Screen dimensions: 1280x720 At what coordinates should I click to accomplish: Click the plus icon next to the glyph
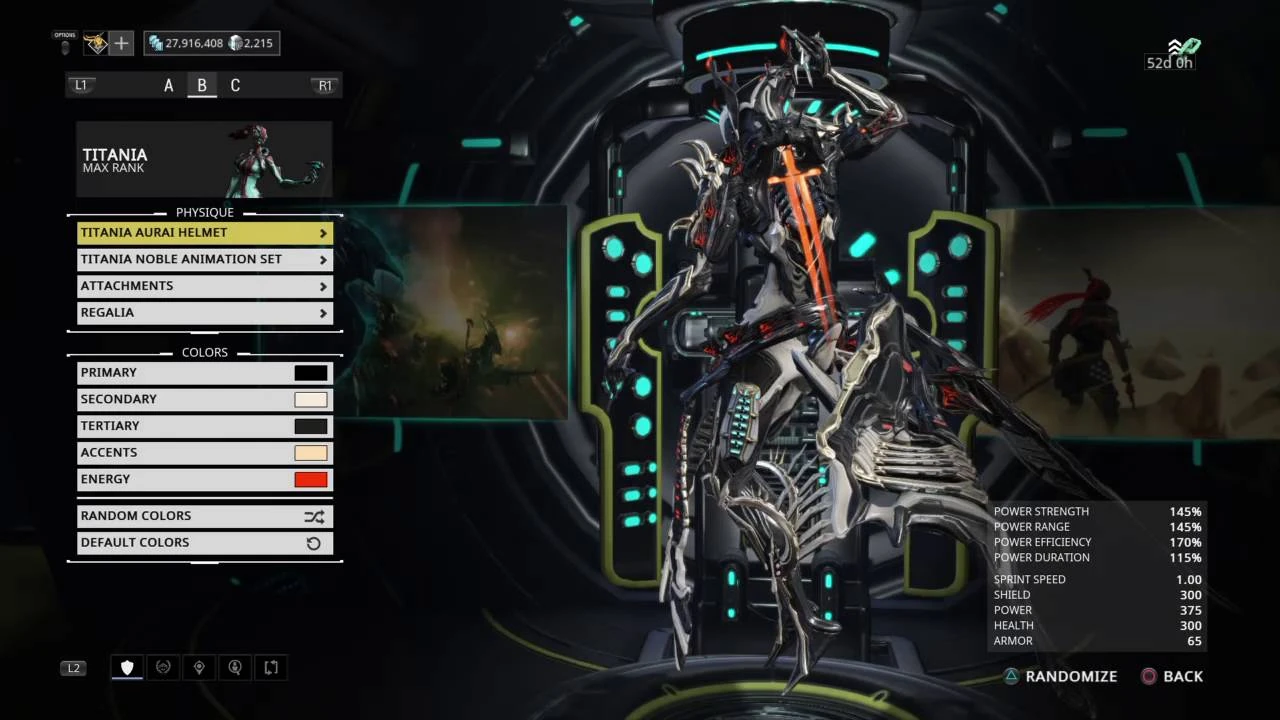point(121,43)
